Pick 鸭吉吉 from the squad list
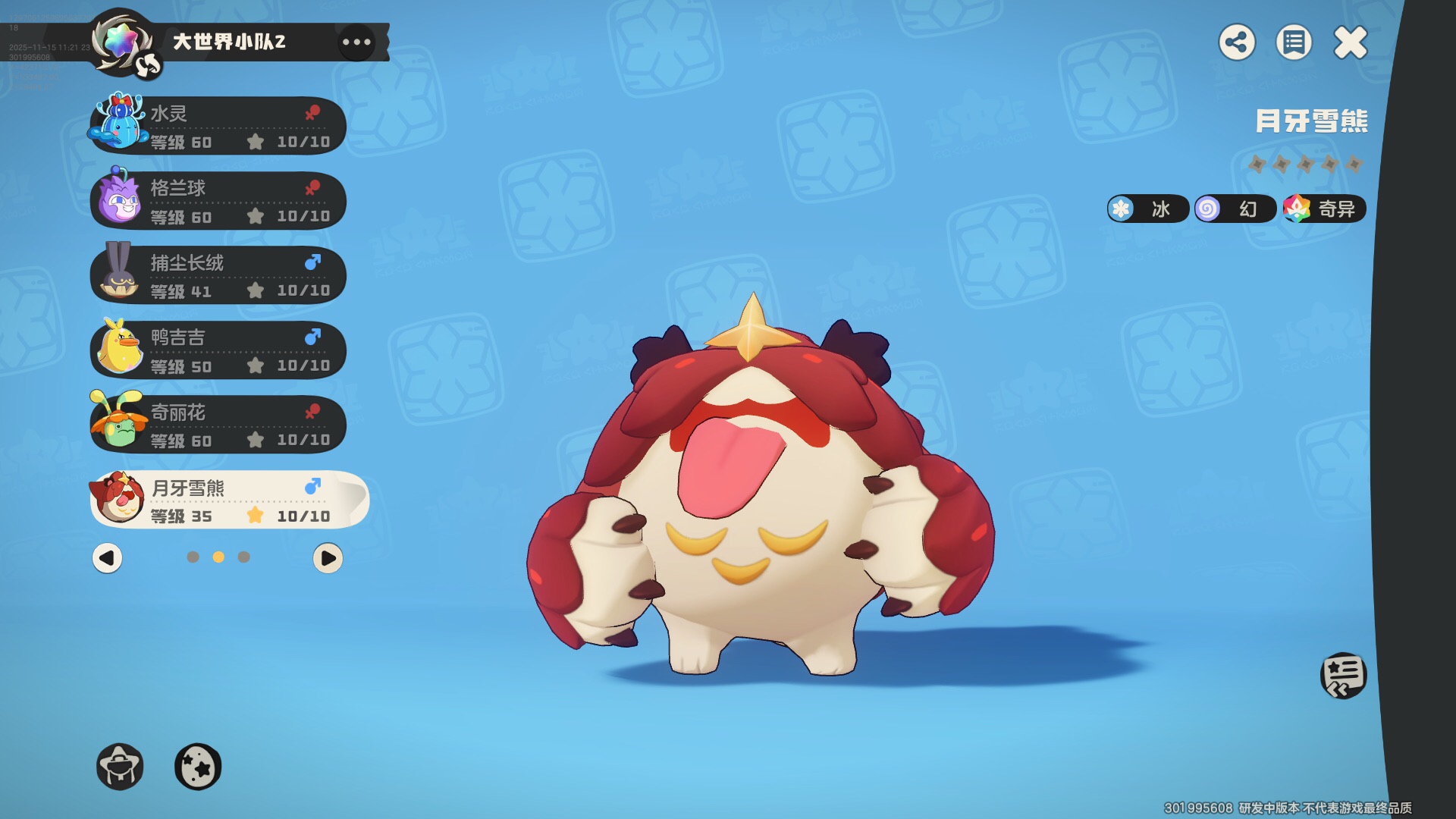 (x=218, y=350)
